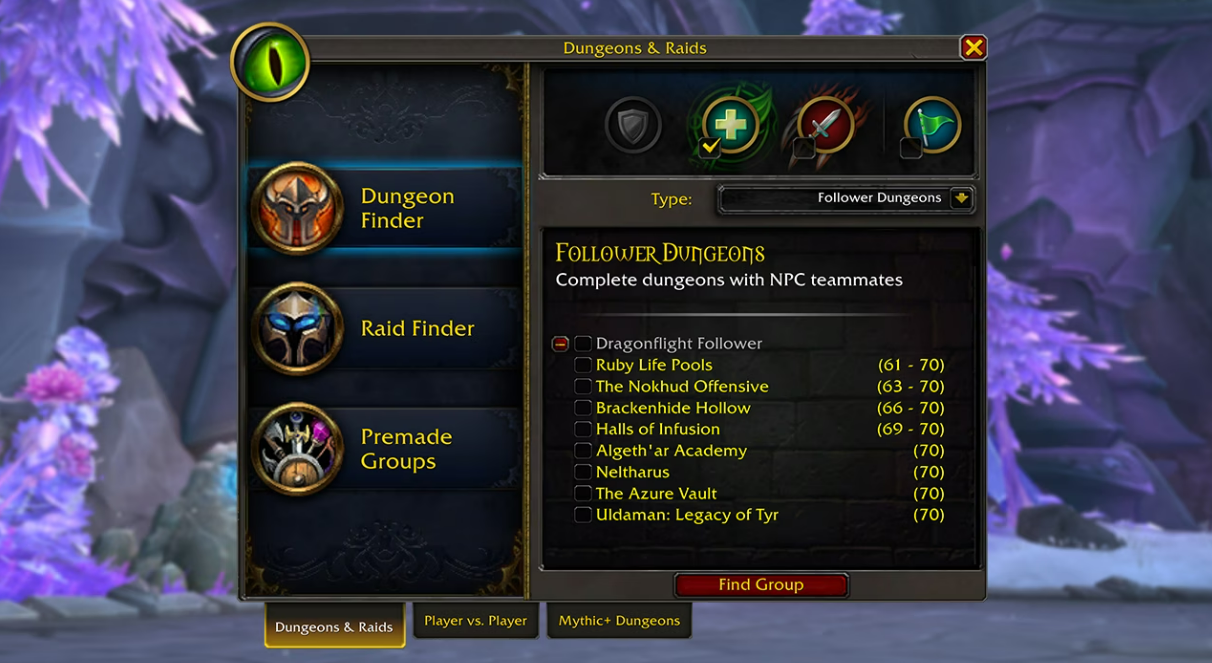Screen dimensions: 1212x663
Task: Toggle the group leader flag checkbox
Action: [x=910, y=148]
